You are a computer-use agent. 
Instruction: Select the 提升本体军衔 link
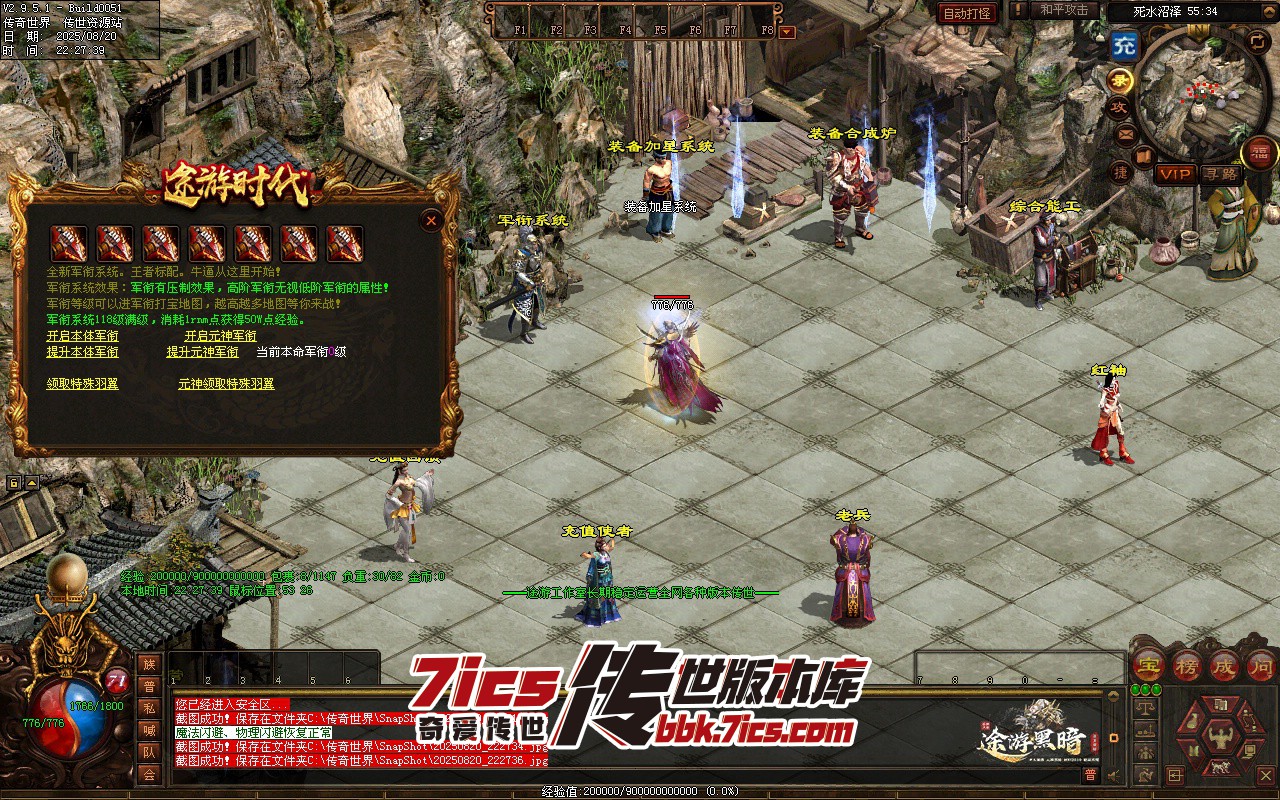tap(82, 352)
